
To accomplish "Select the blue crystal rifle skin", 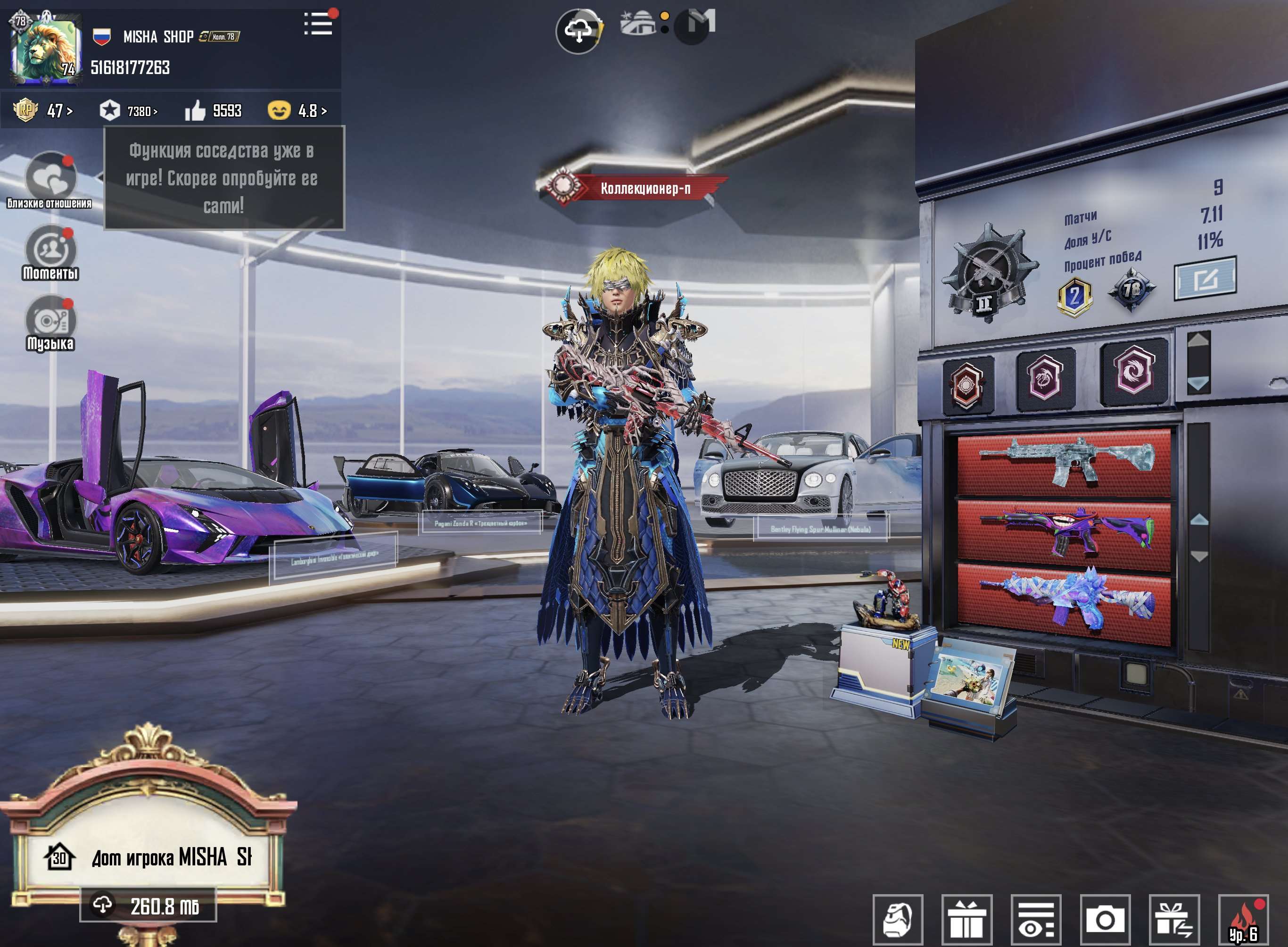I will coord(1064,602).
